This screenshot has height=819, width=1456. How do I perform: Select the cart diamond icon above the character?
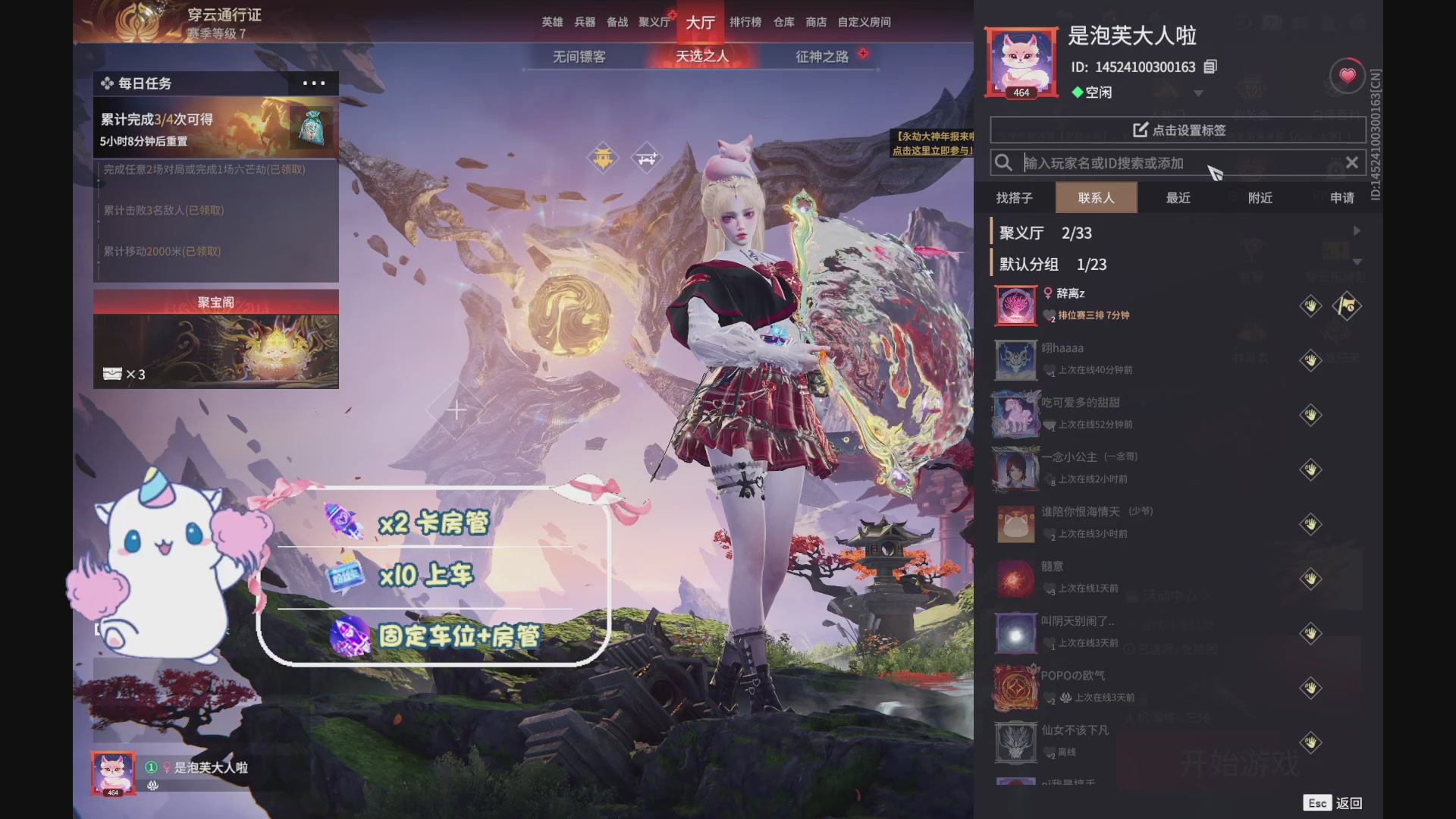tap(647, 158)
